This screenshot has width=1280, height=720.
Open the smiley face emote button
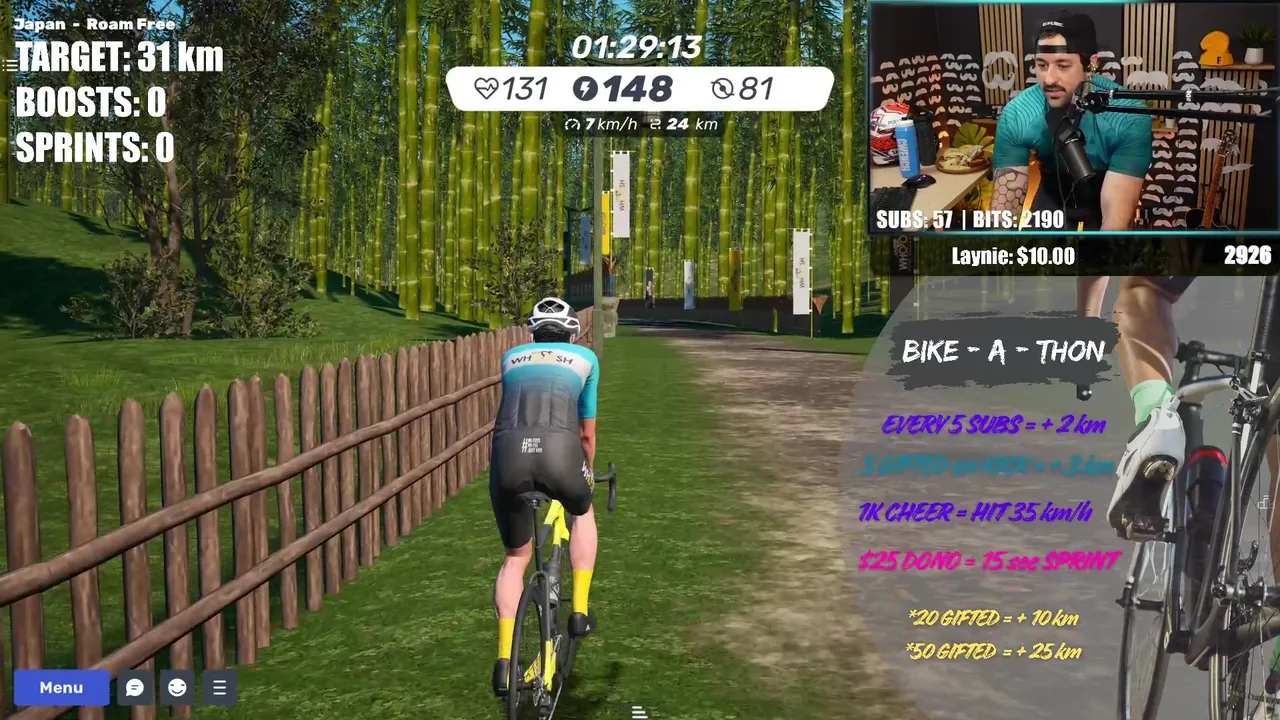[177, 687]
